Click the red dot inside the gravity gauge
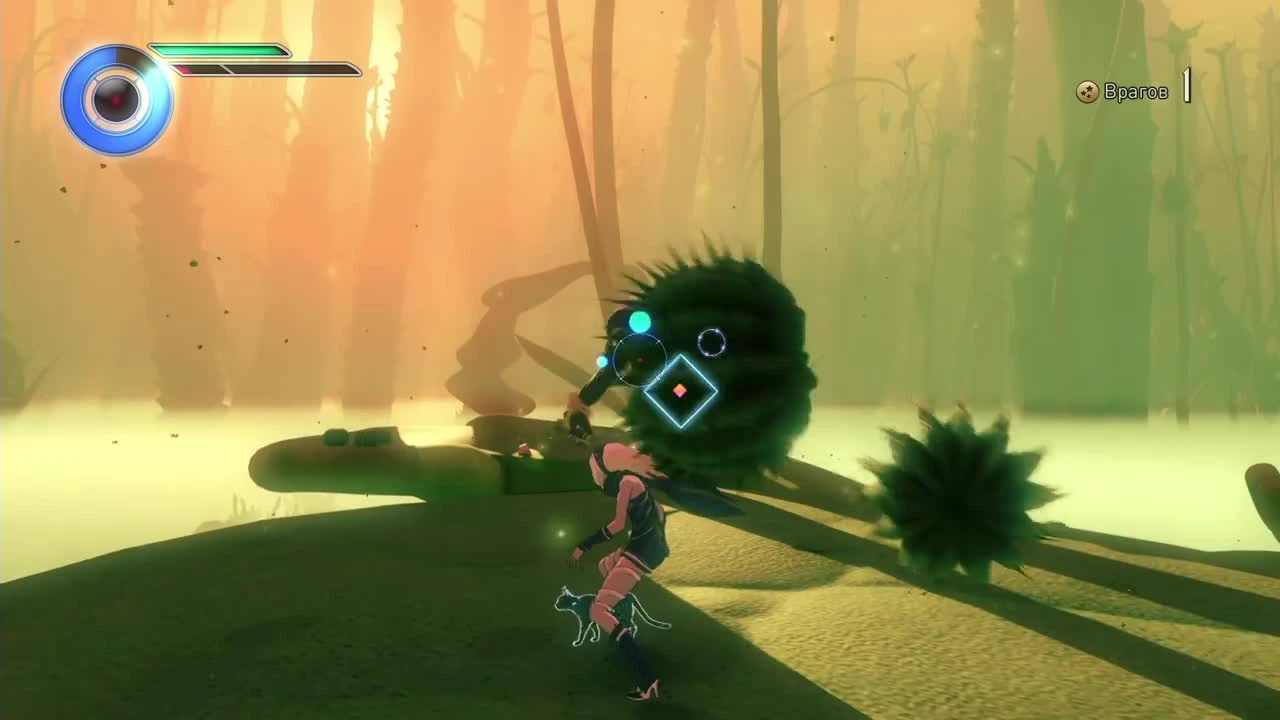1280x720 pixels. click(x=114, y=98)
